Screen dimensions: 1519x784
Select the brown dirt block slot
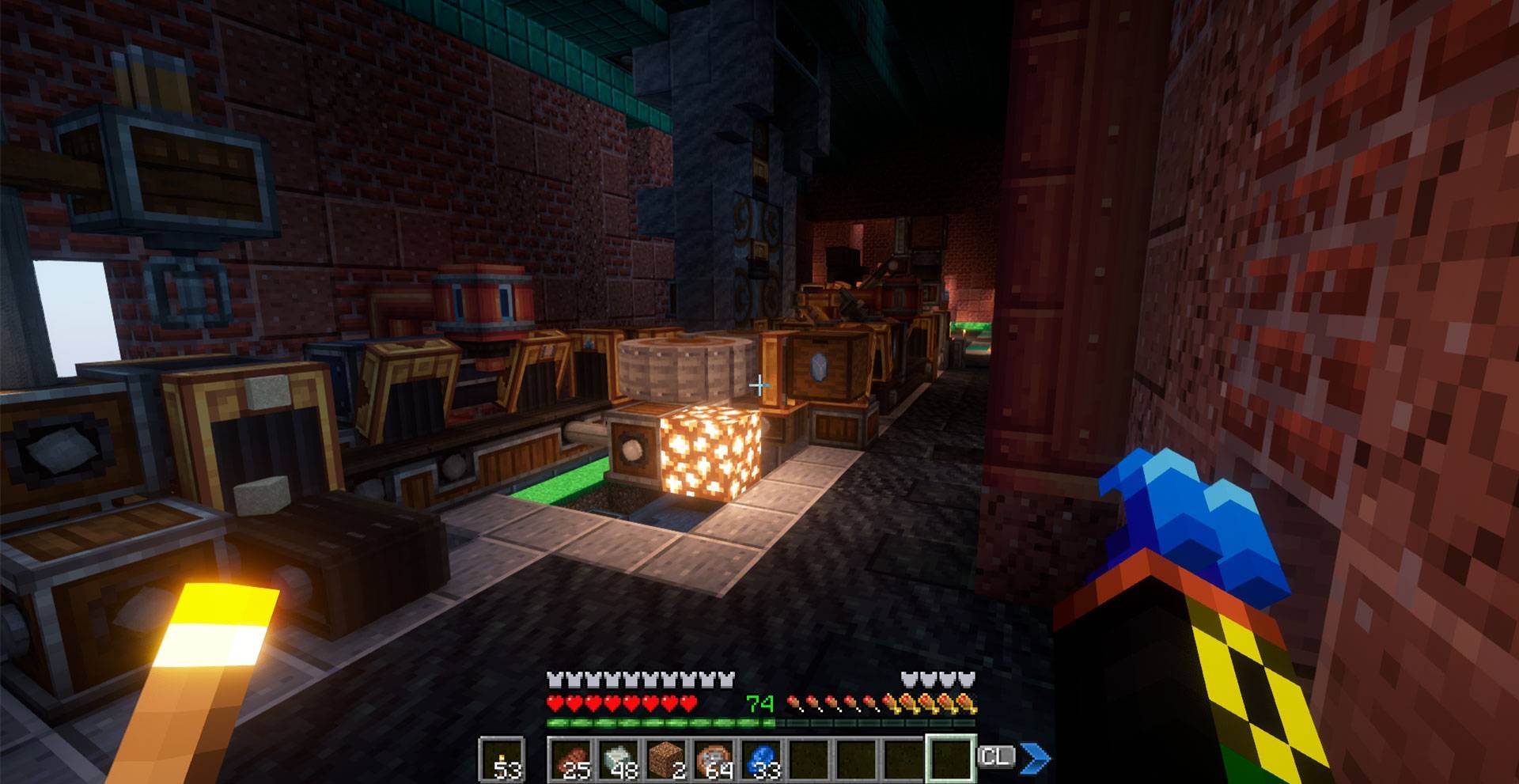tap(666, 759)
